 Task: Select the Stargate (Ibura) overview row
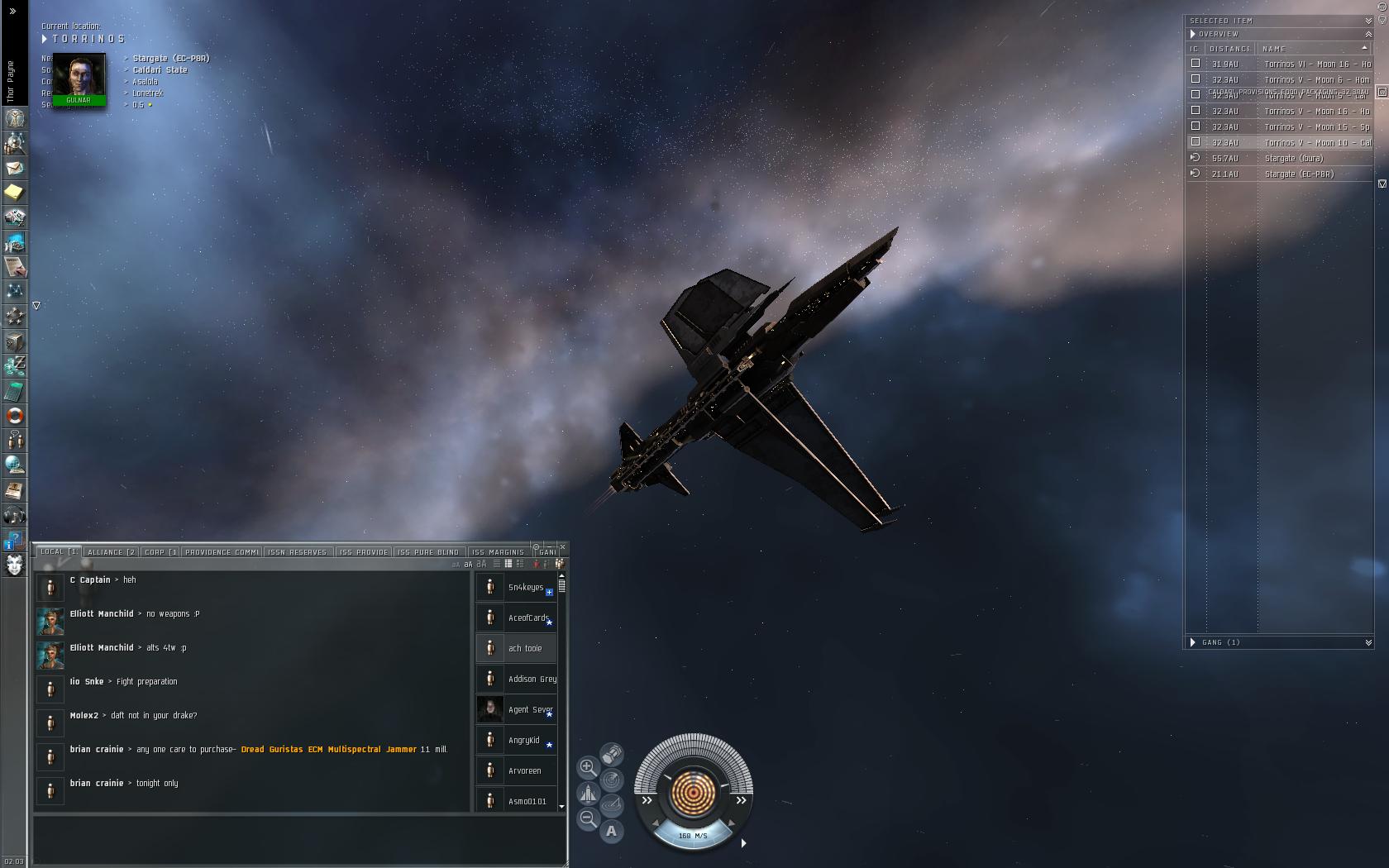coord(1293,159)
